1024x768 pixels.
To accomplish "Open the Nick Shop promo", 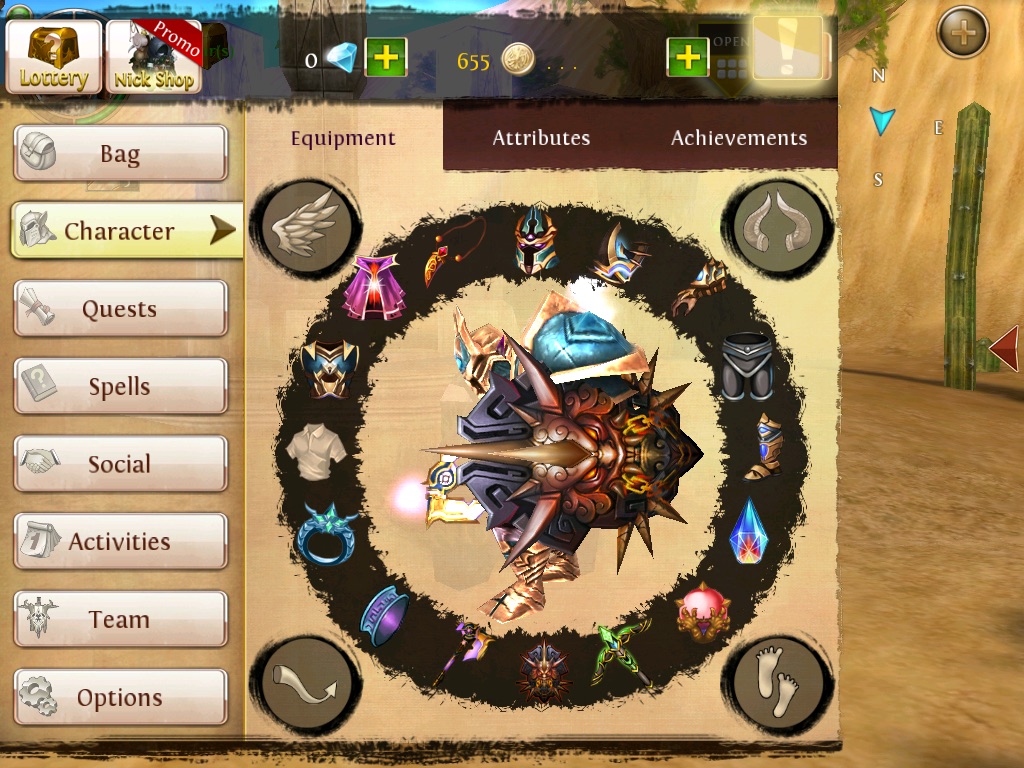I will (154, 56).
